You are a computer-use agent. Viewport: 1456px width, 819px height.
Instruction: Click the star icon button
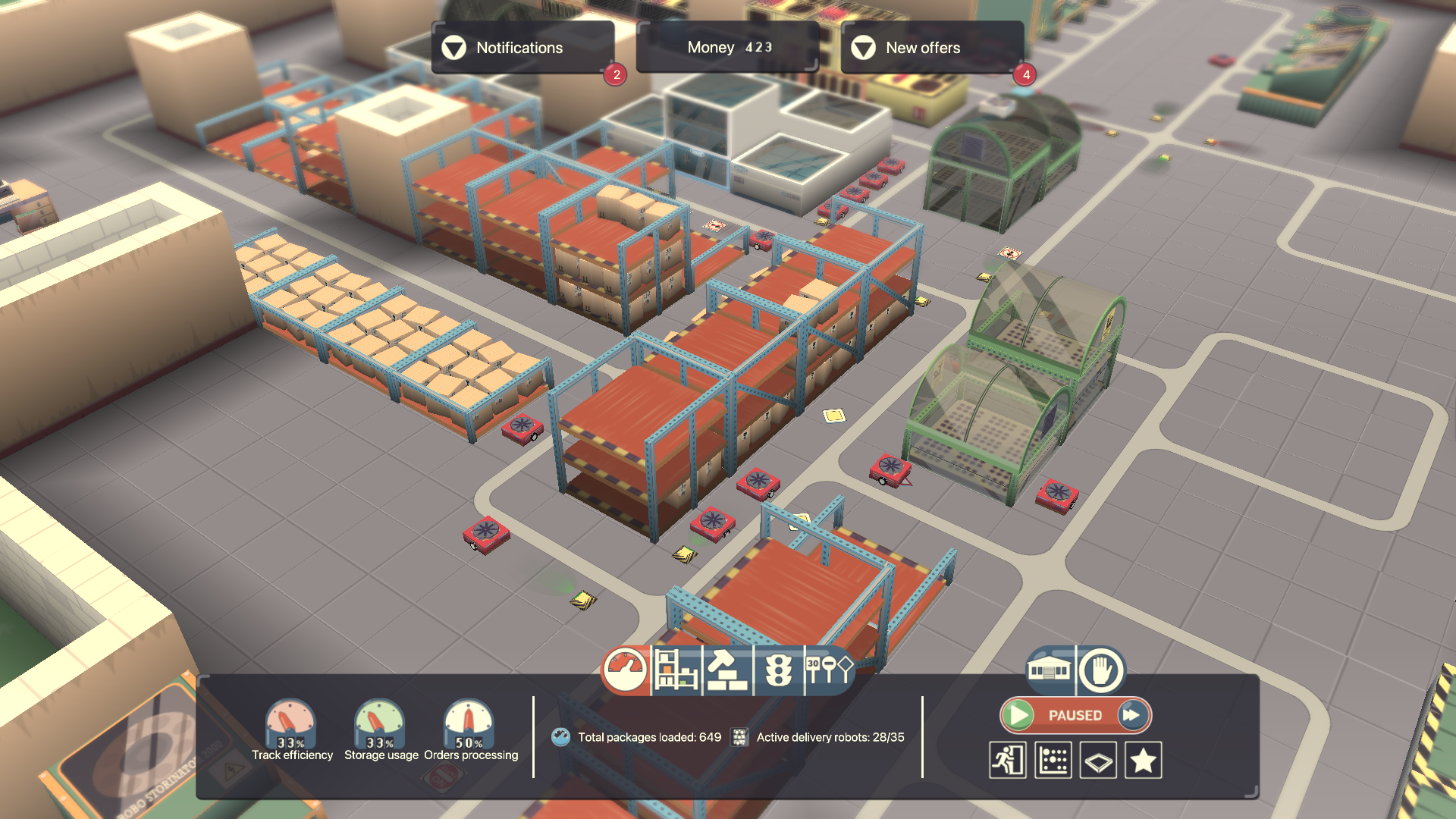coord(1143,760)
